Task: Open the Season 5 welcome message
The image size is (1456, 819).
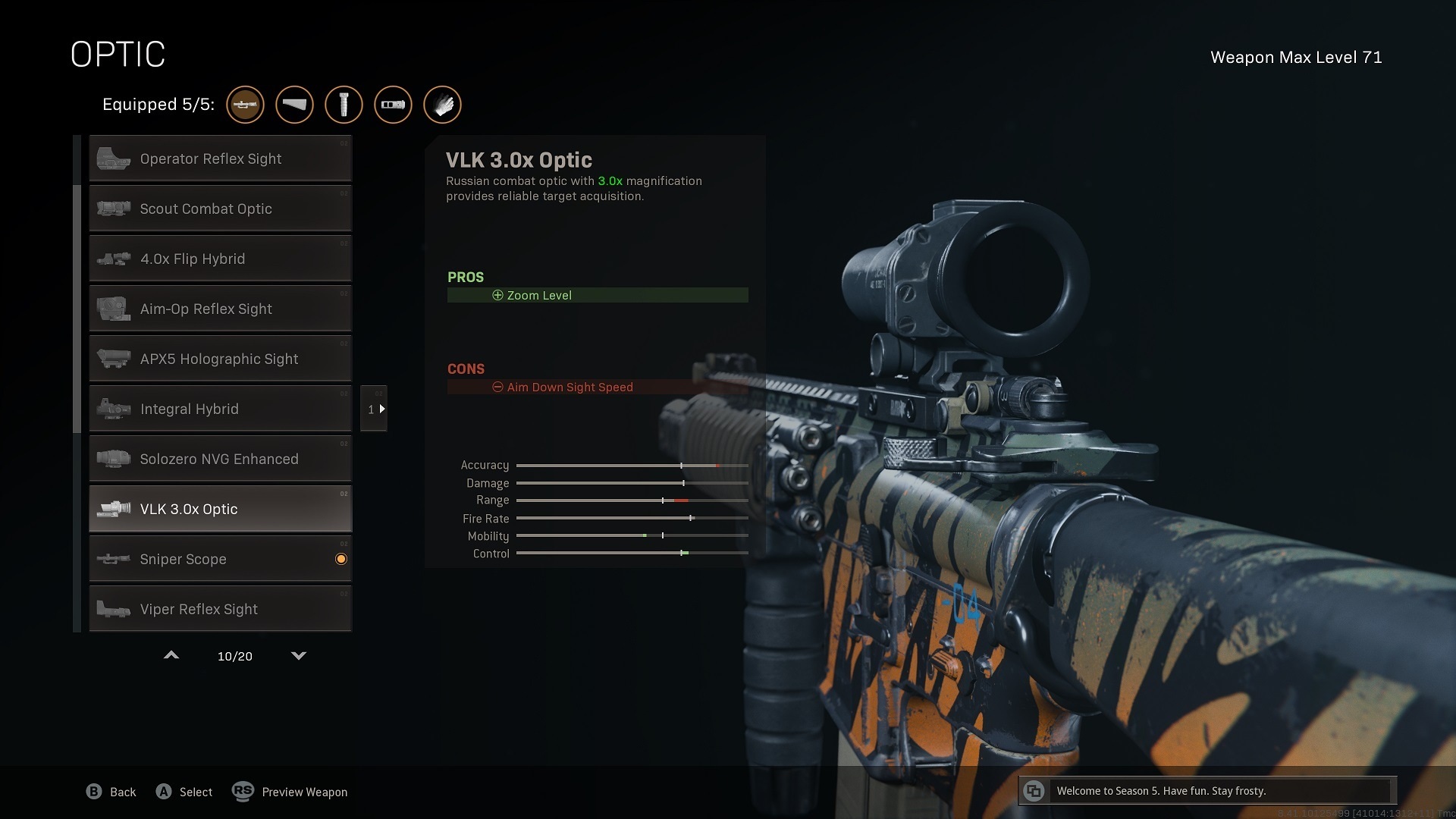Action: coord(1207,791)
